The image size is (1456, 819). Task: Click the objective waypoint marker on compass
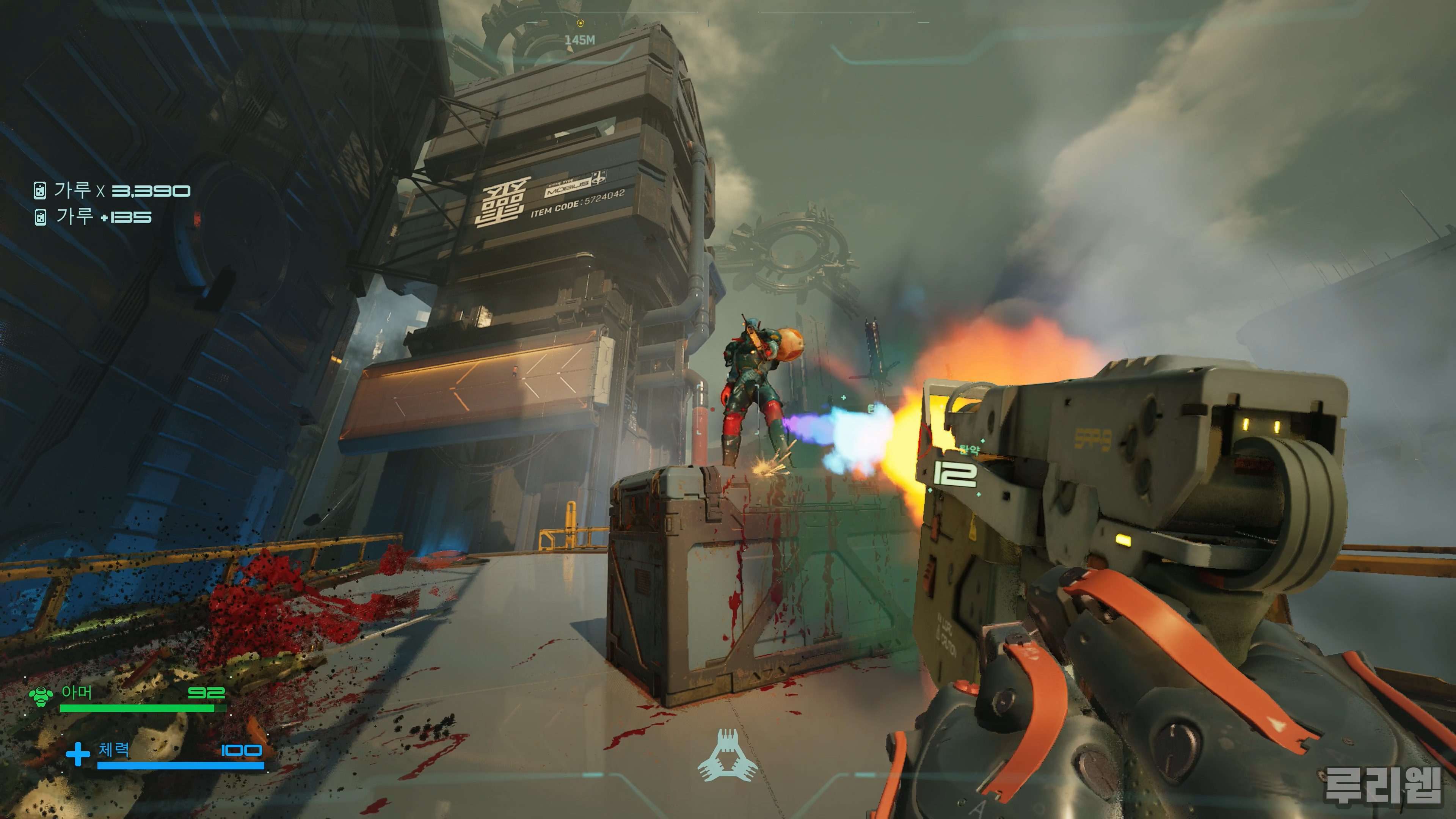[x=581, y=23]
